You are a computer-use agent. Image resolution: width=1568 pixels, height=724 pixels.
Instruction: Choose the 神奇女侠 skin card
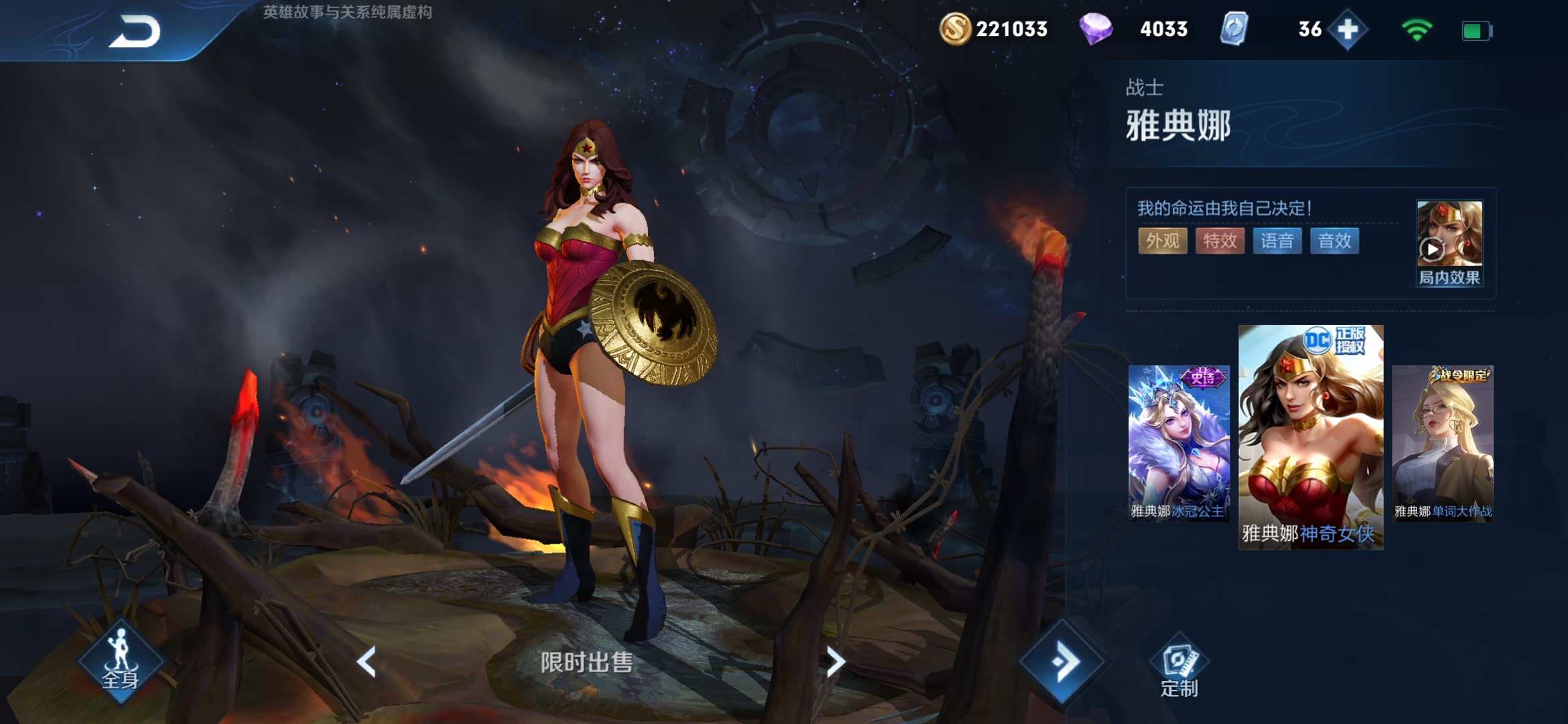pos(1310,437)
